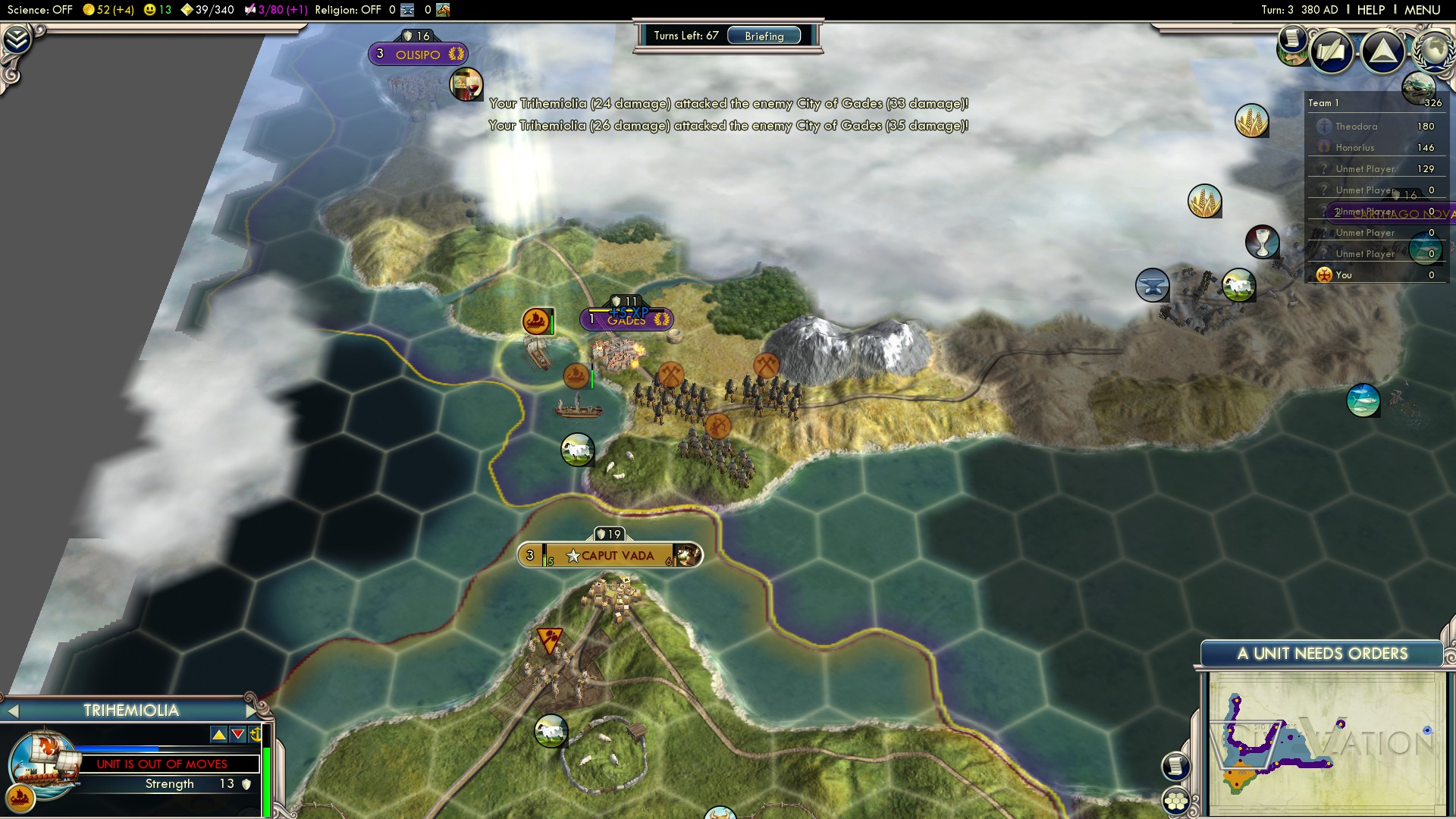
Task: Toggle strategic view with the hex grid icon
Action: click(1177, 802)
